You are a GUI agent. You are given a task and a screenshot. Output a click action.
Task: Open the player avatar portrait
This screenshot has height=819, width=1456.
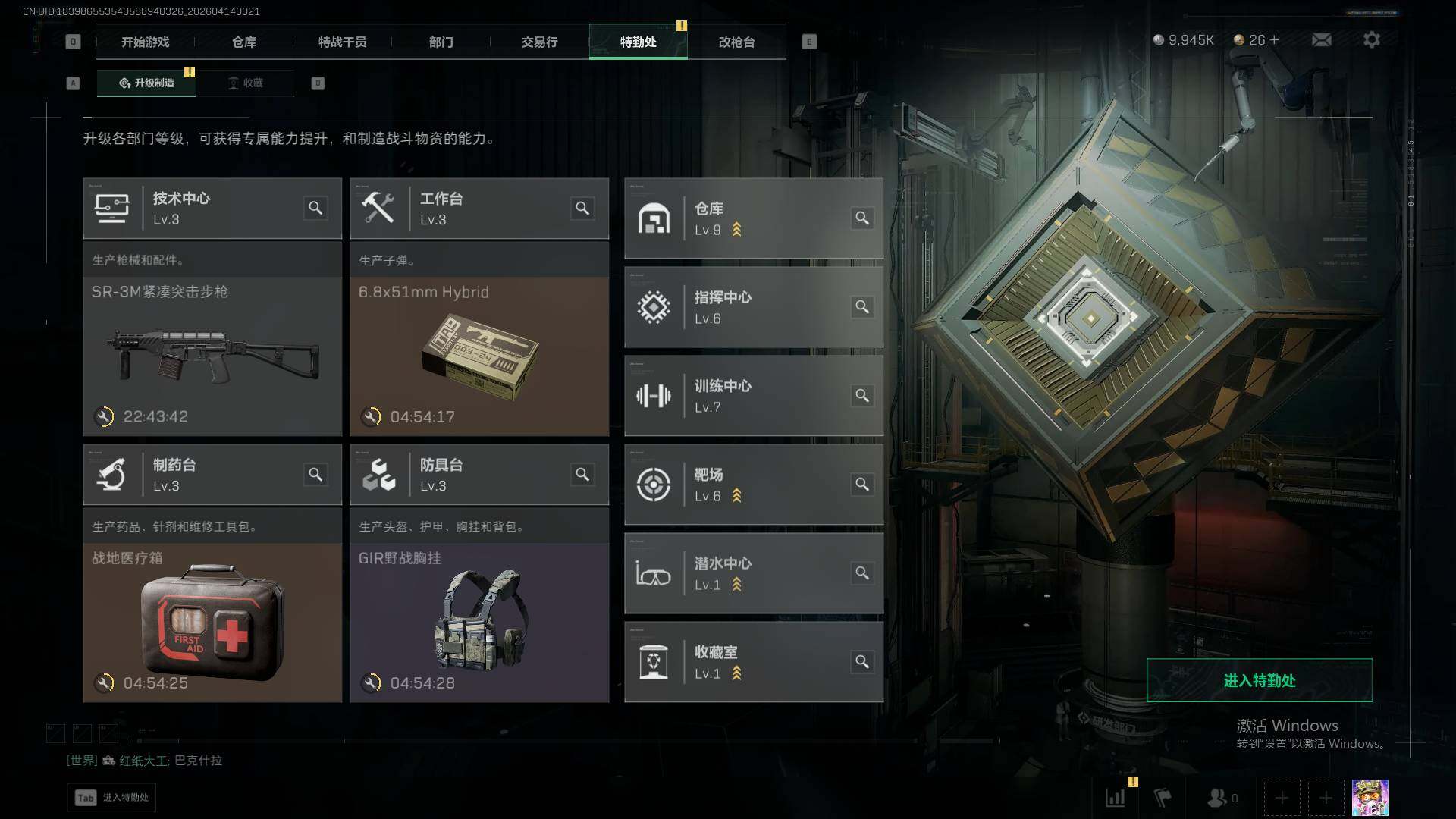[1370, 798]
